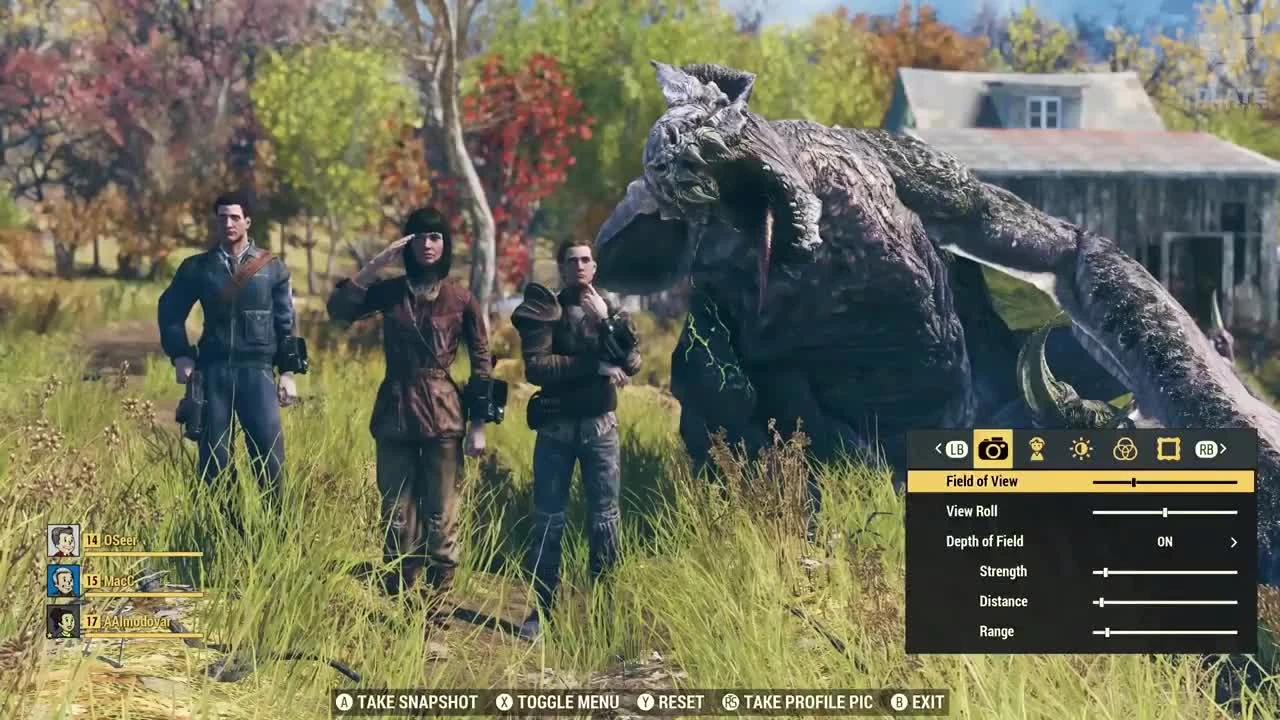The height and width of the screenshot is (720, 1280).
Task: Select the Frames picture-frame icon
Action: tap(1170, 450)
